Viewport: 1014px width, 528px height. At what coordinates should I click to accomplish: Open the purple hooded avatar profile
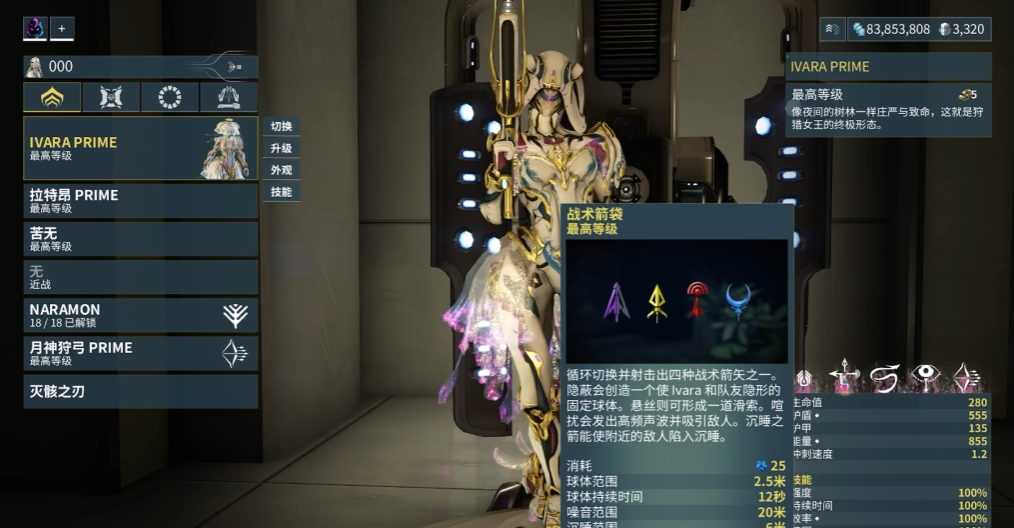[x=35, y=29]
